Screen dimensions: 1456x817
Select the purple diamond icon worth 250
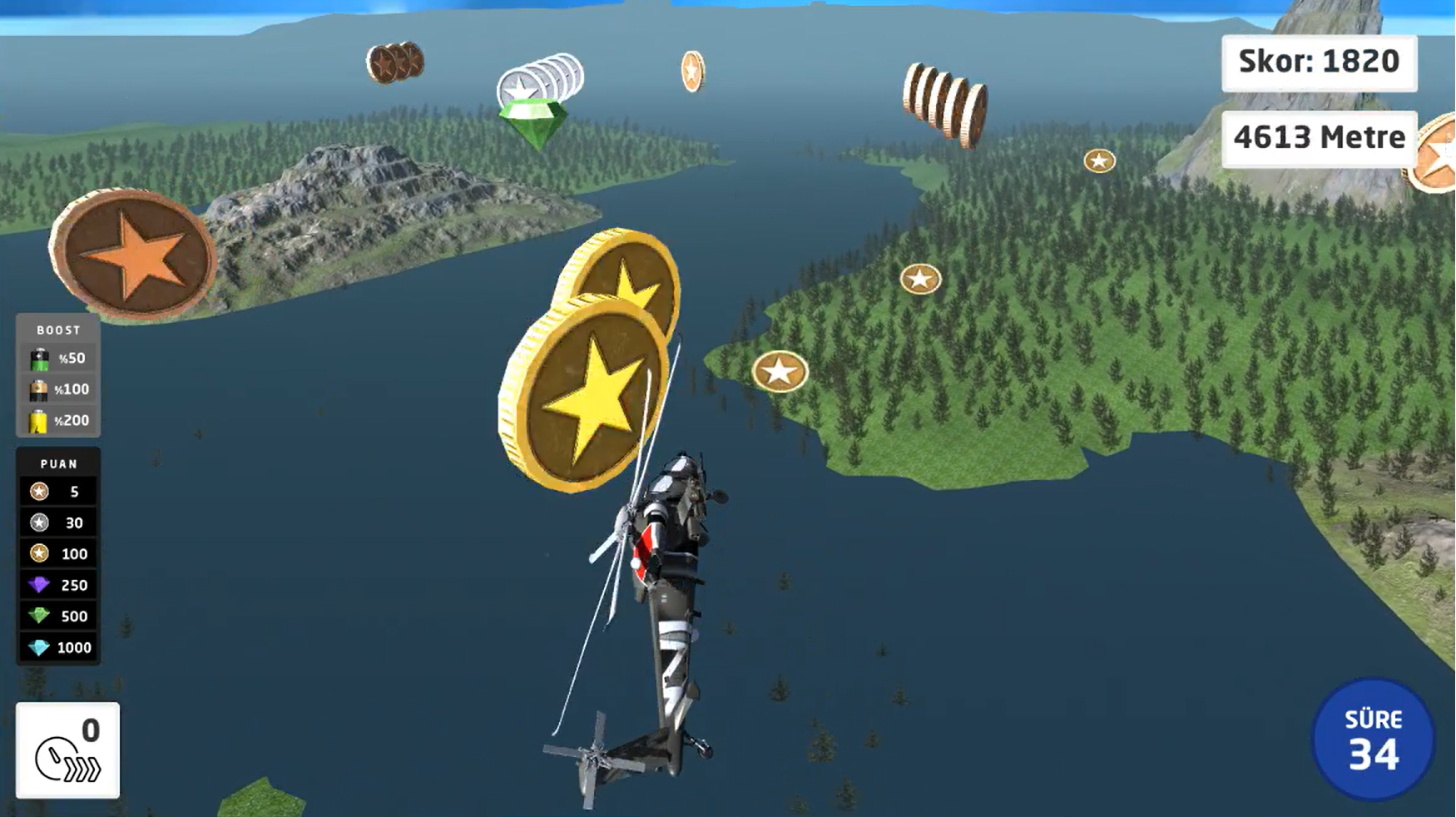(37, 585)
